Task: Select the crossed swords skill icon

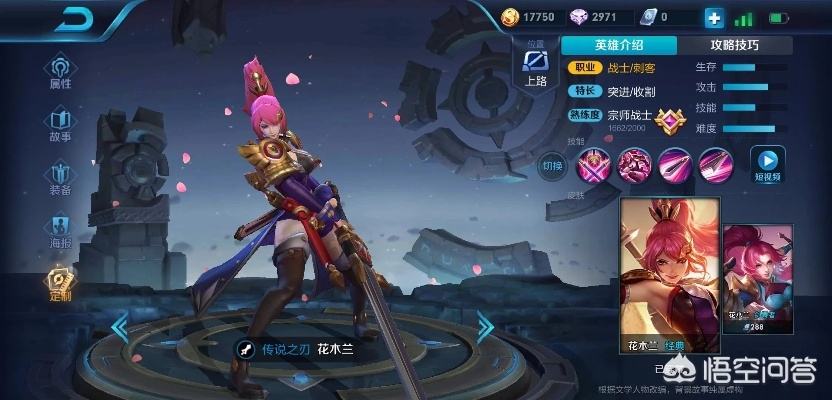Action: [594, 164]
